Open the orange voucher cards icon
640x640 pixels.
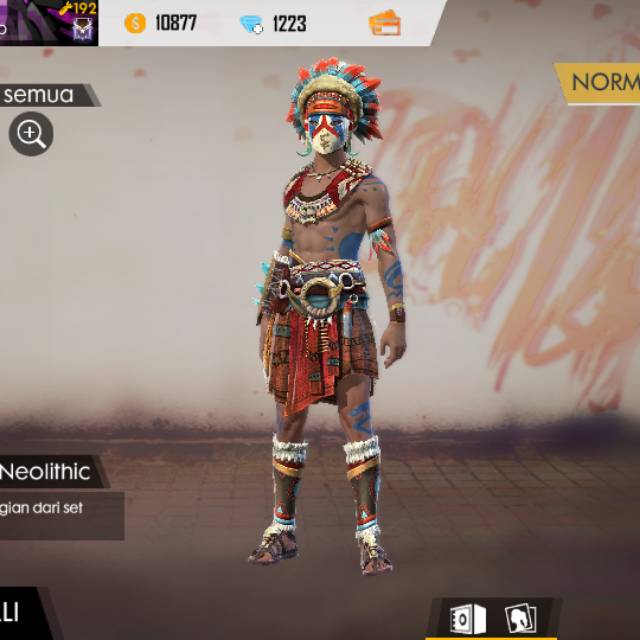(x=384, y=23)
